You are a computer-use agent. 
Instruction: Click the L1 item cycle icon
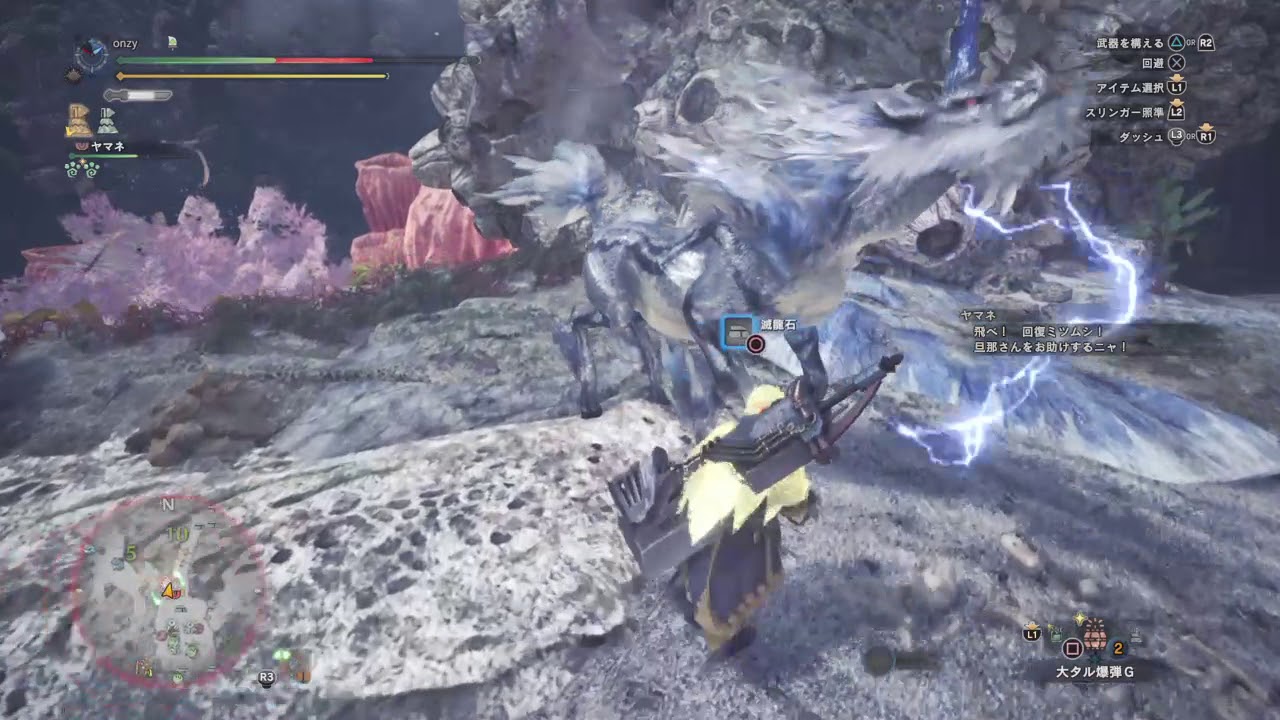tap(1031, 634)
